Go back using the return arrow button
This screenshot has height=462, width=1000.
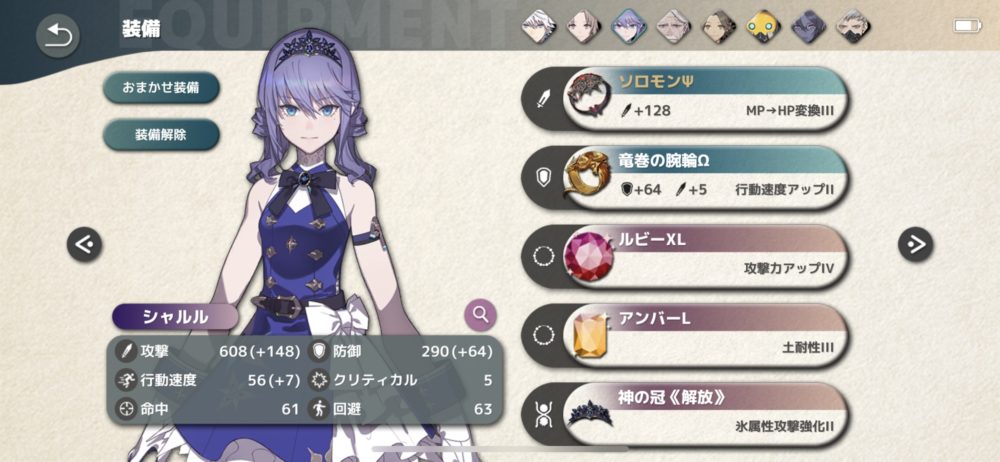[58, 37]
